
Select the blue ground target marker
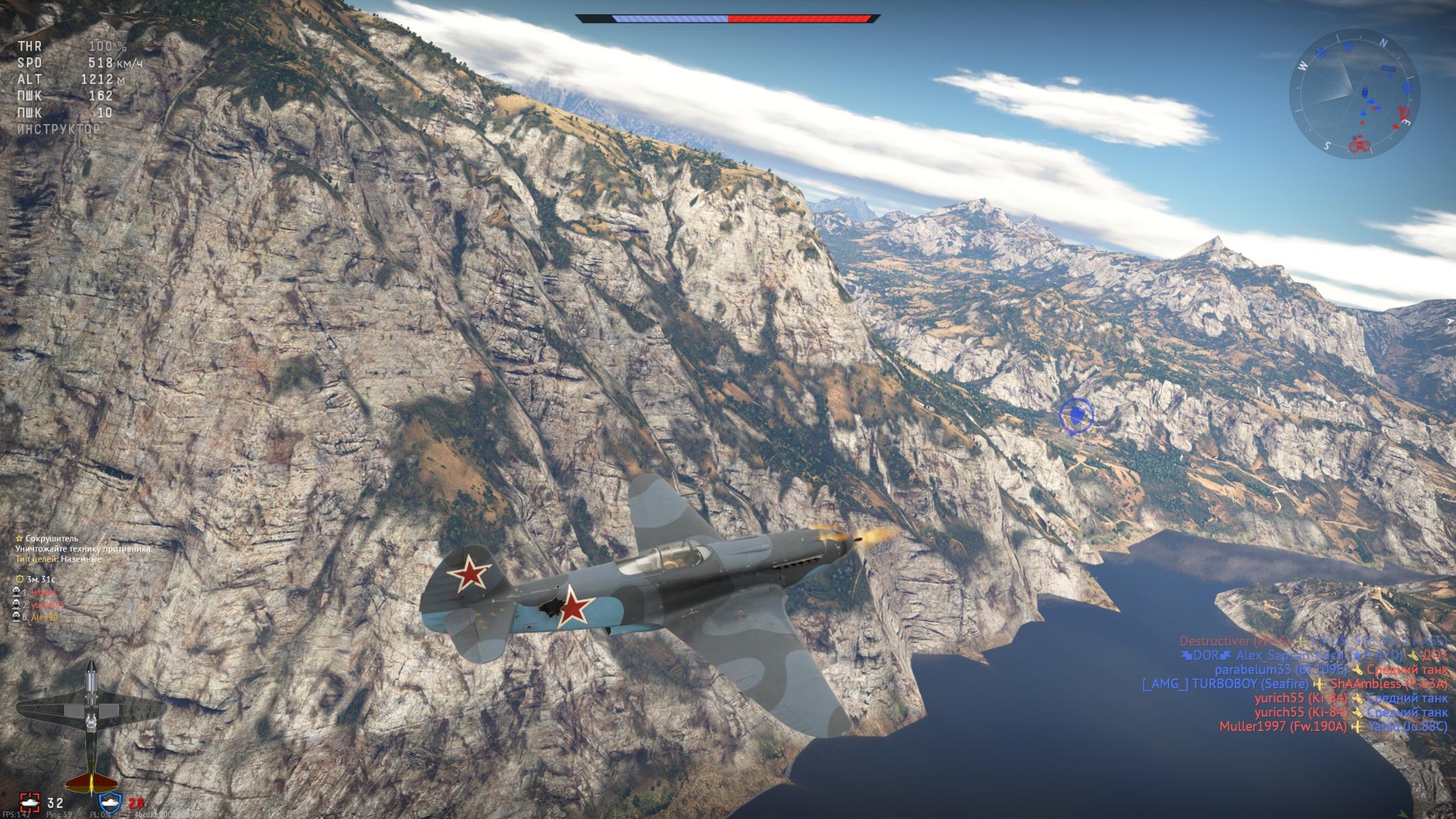coord(1076,415)
